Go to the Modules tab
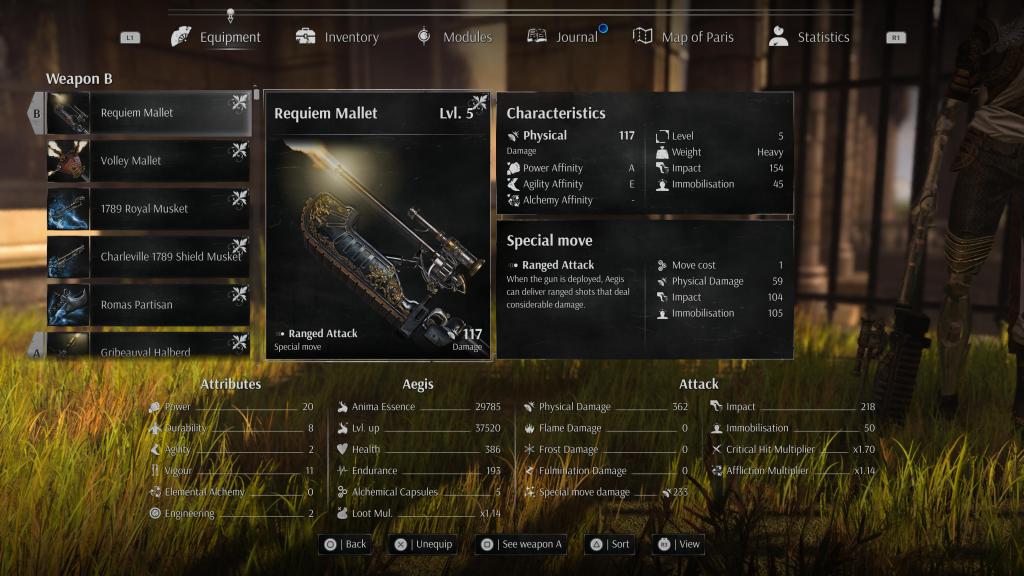 click(454, 37)
